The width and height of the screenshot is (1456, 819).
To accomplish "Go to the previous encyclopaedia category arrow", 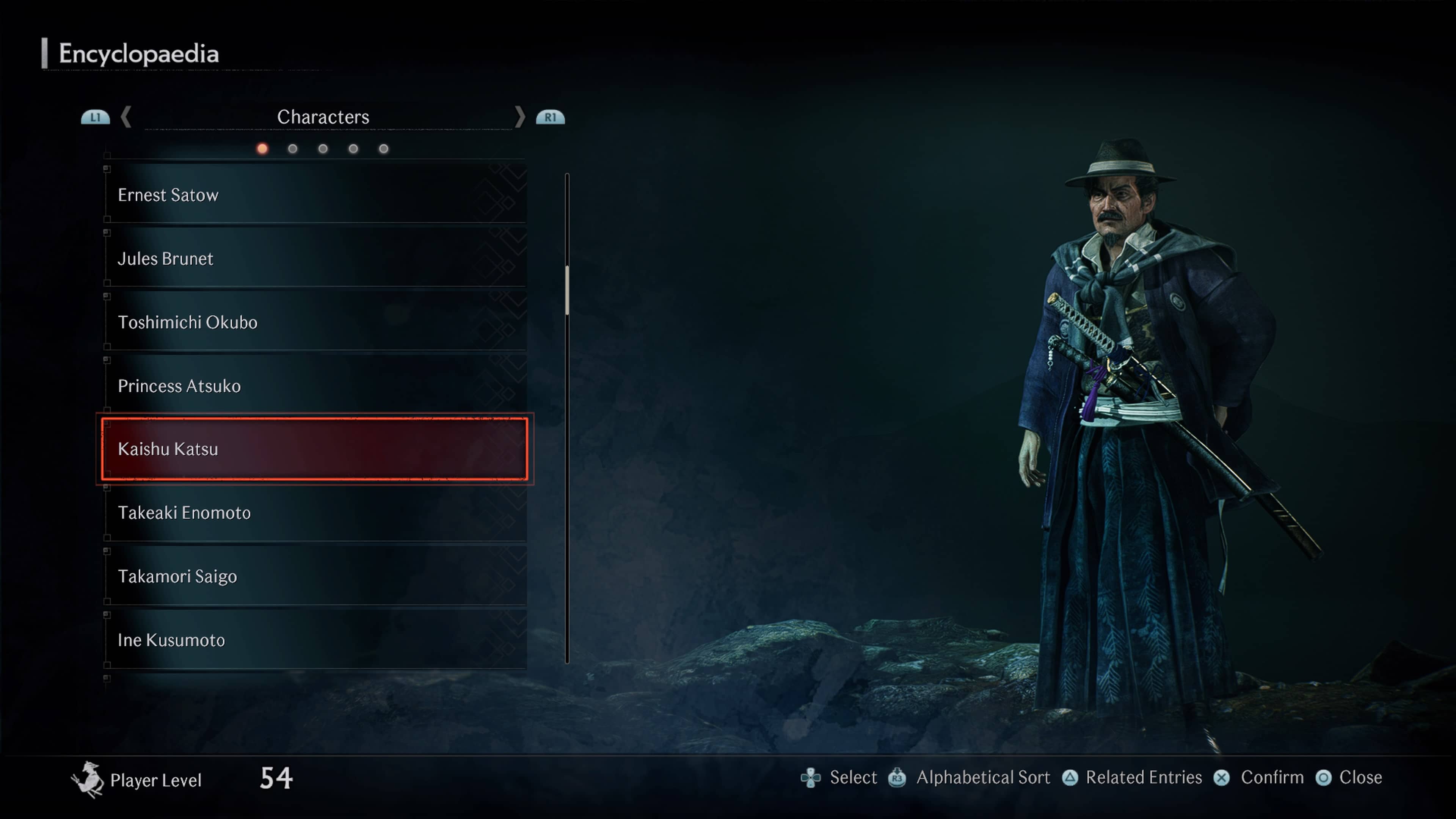I will click(126, 117).
